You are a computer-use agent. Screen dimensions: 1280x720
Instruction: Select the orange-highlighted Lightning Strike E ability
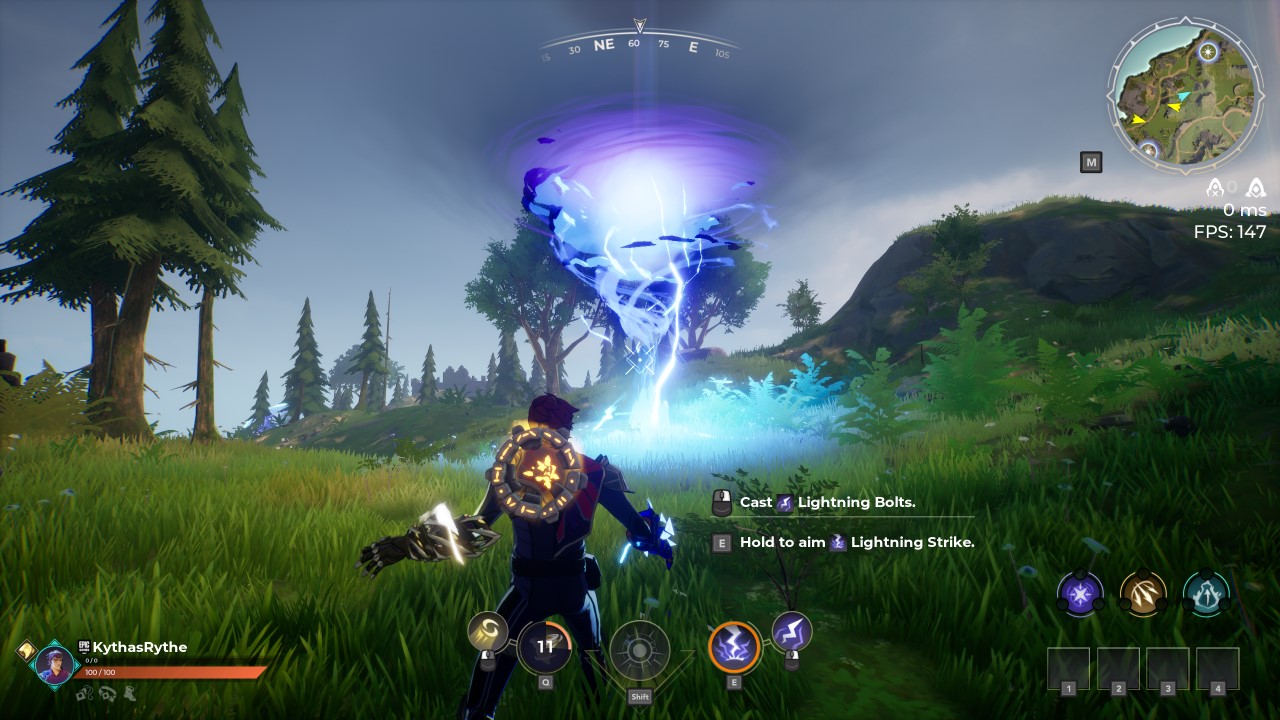click(735, 648)
